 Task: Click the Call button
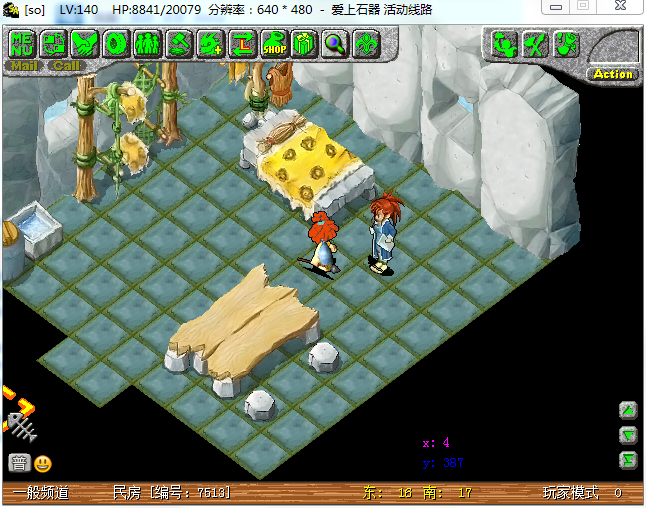pos(66,66)
